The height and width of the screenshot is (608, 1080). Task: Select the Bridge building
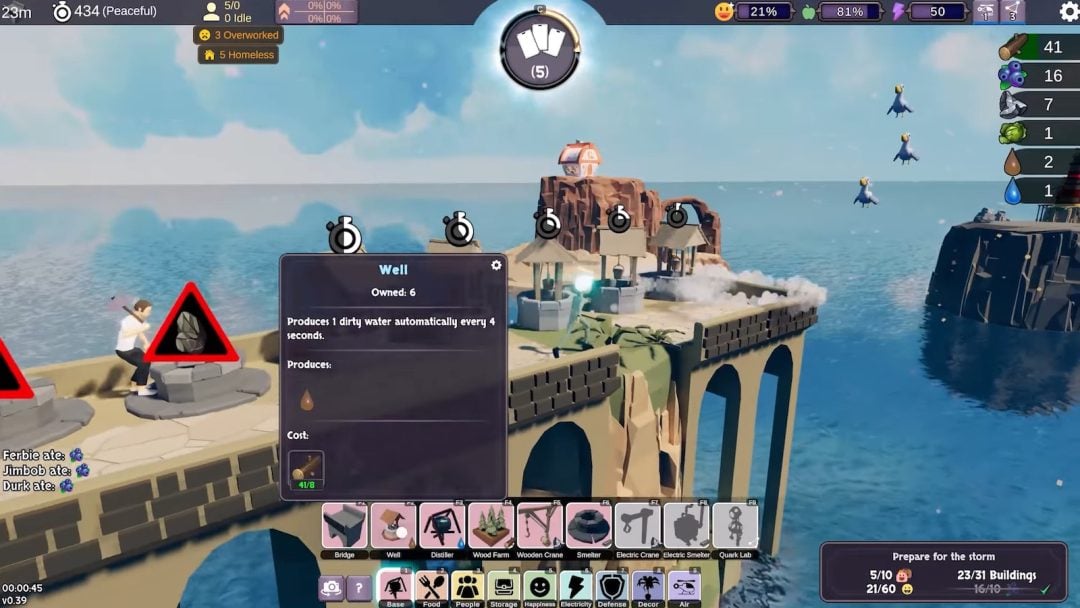(x=344, y=526)
